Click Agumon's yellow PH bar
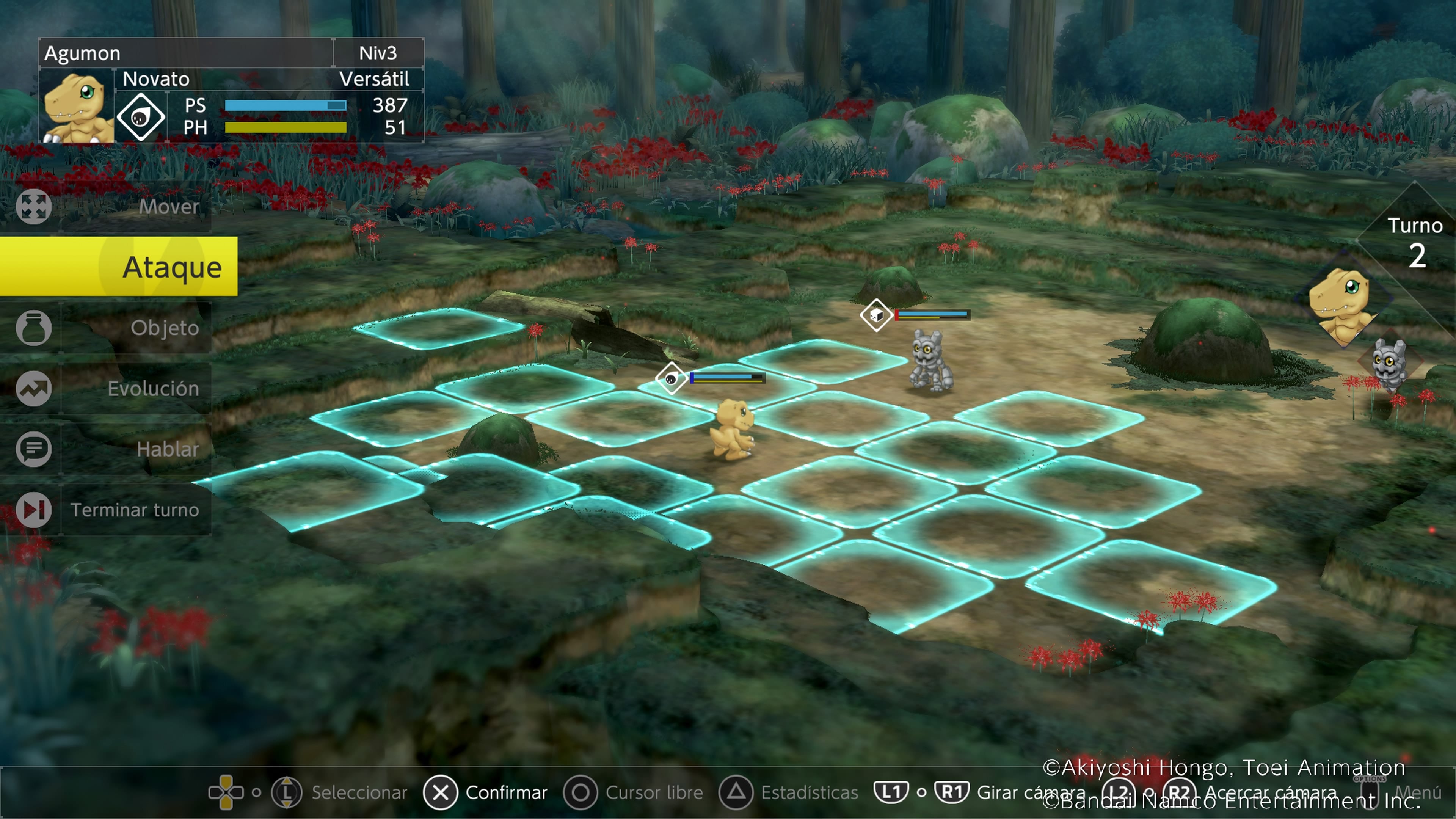Screen dimensions: 1456x819 (x=286, y=129)
